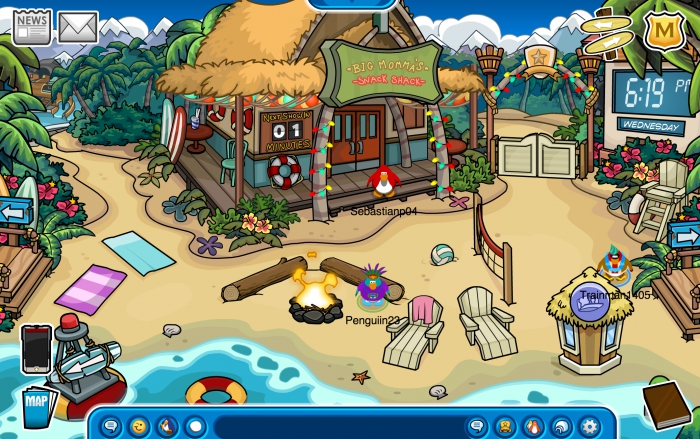
Task: Open the spy phone
Action: click(36, 348)
